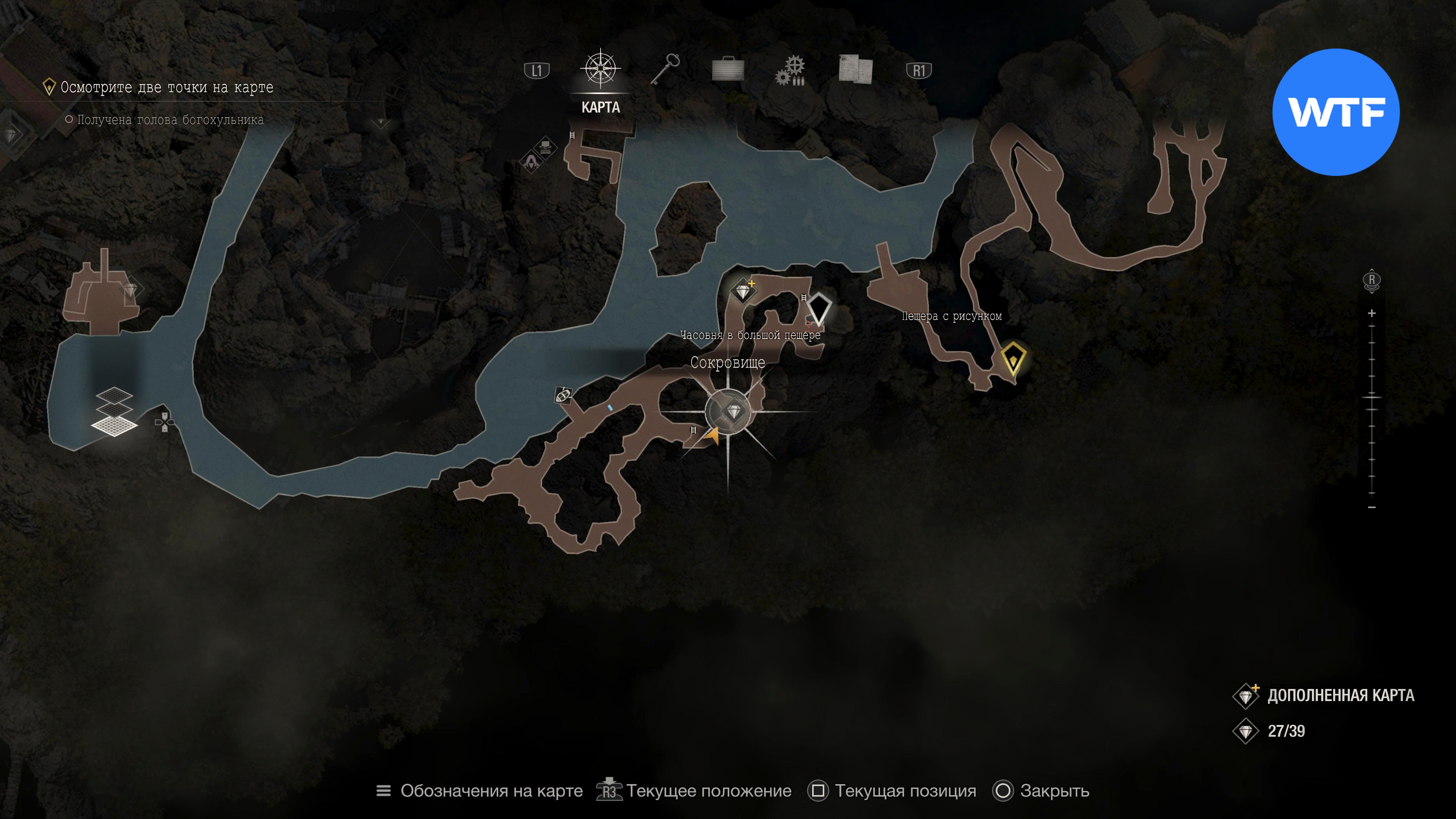
Task: Select the merchant icon on the map
Action: pos(531,163)
